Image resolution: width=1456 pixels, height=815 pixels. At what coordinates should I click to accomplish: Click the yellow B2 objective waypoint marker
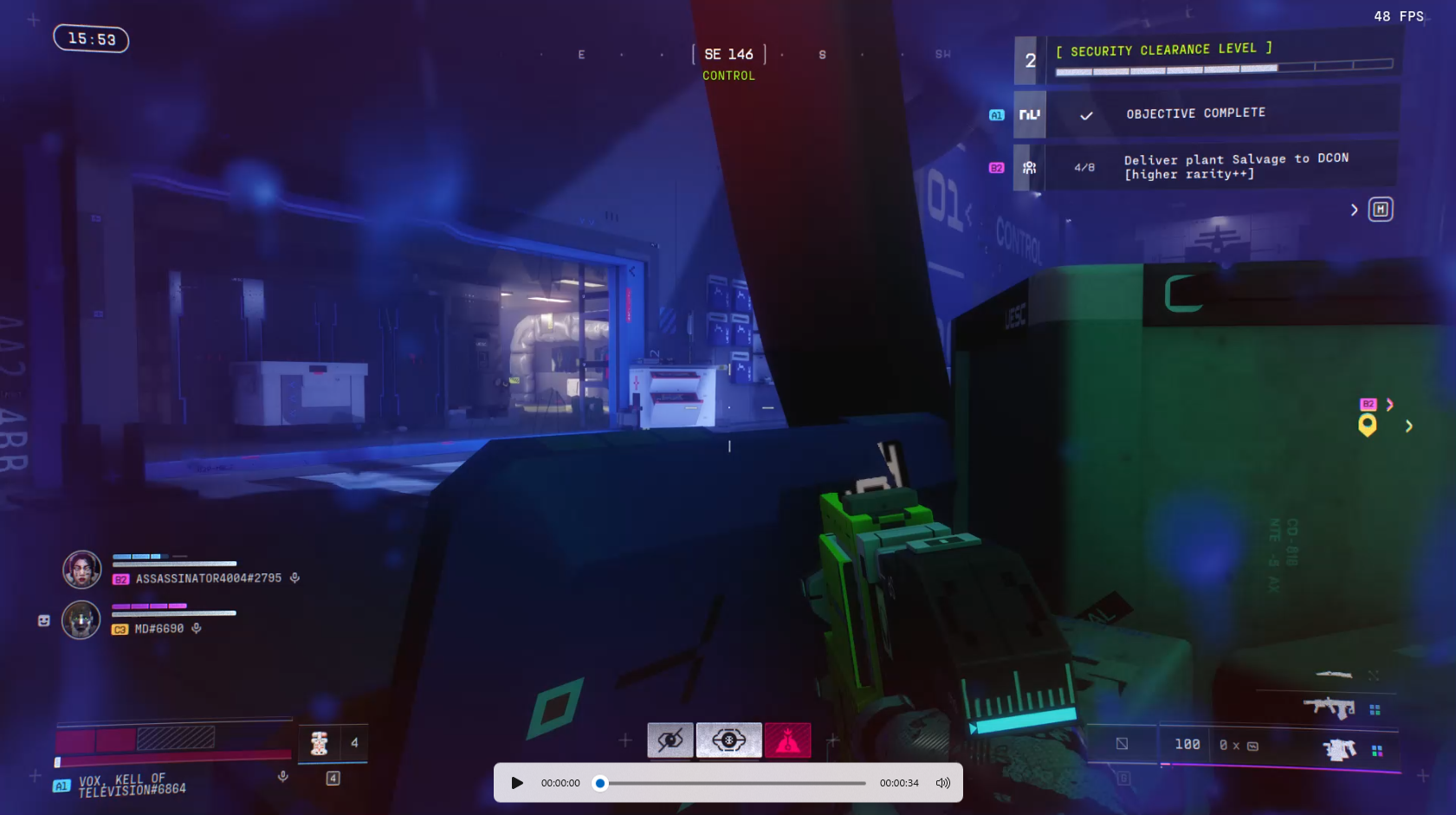click(x=1368, y=424)
